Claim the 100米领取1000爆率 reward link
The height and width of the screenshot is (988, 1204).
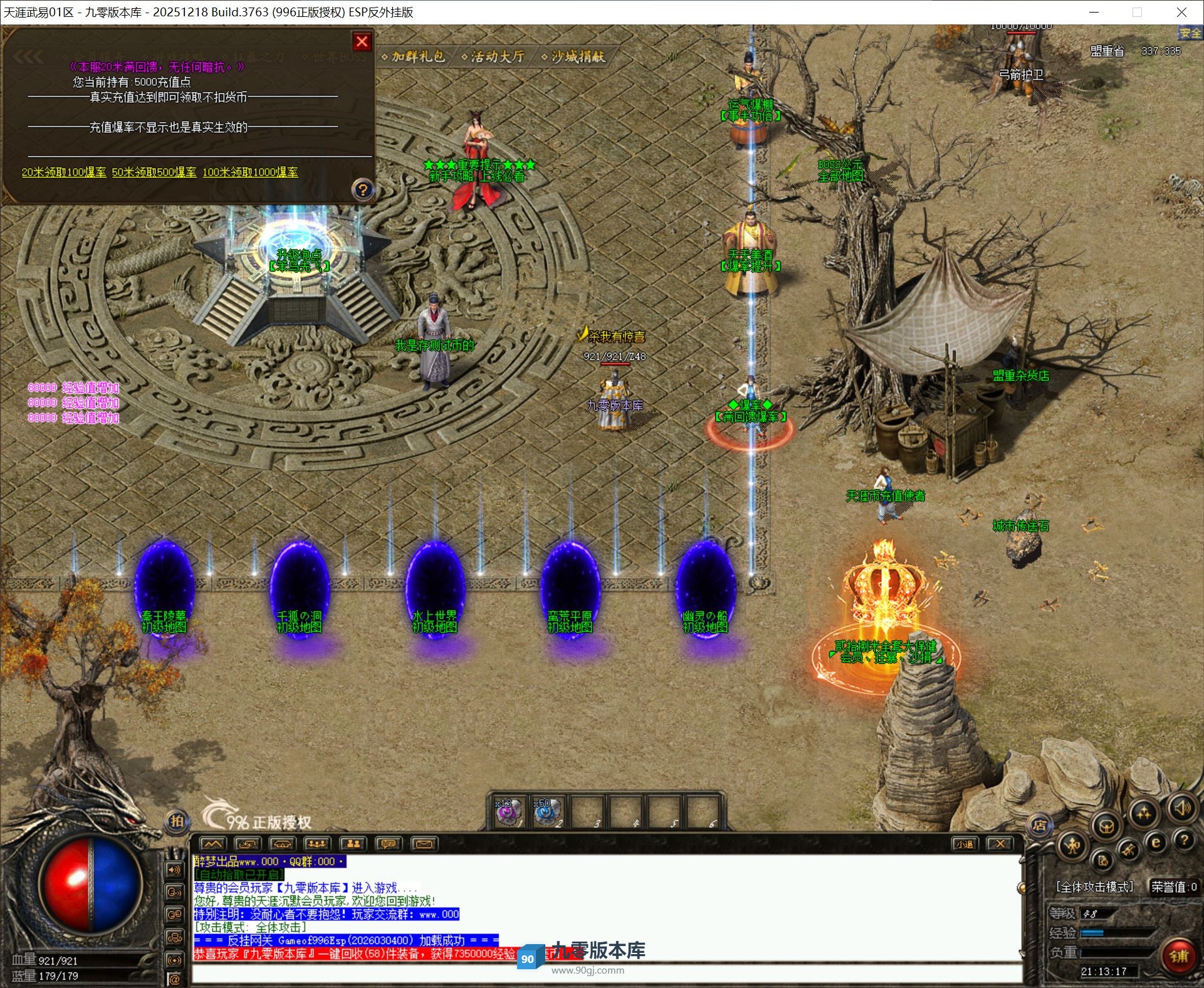click(x=250, y=172)
